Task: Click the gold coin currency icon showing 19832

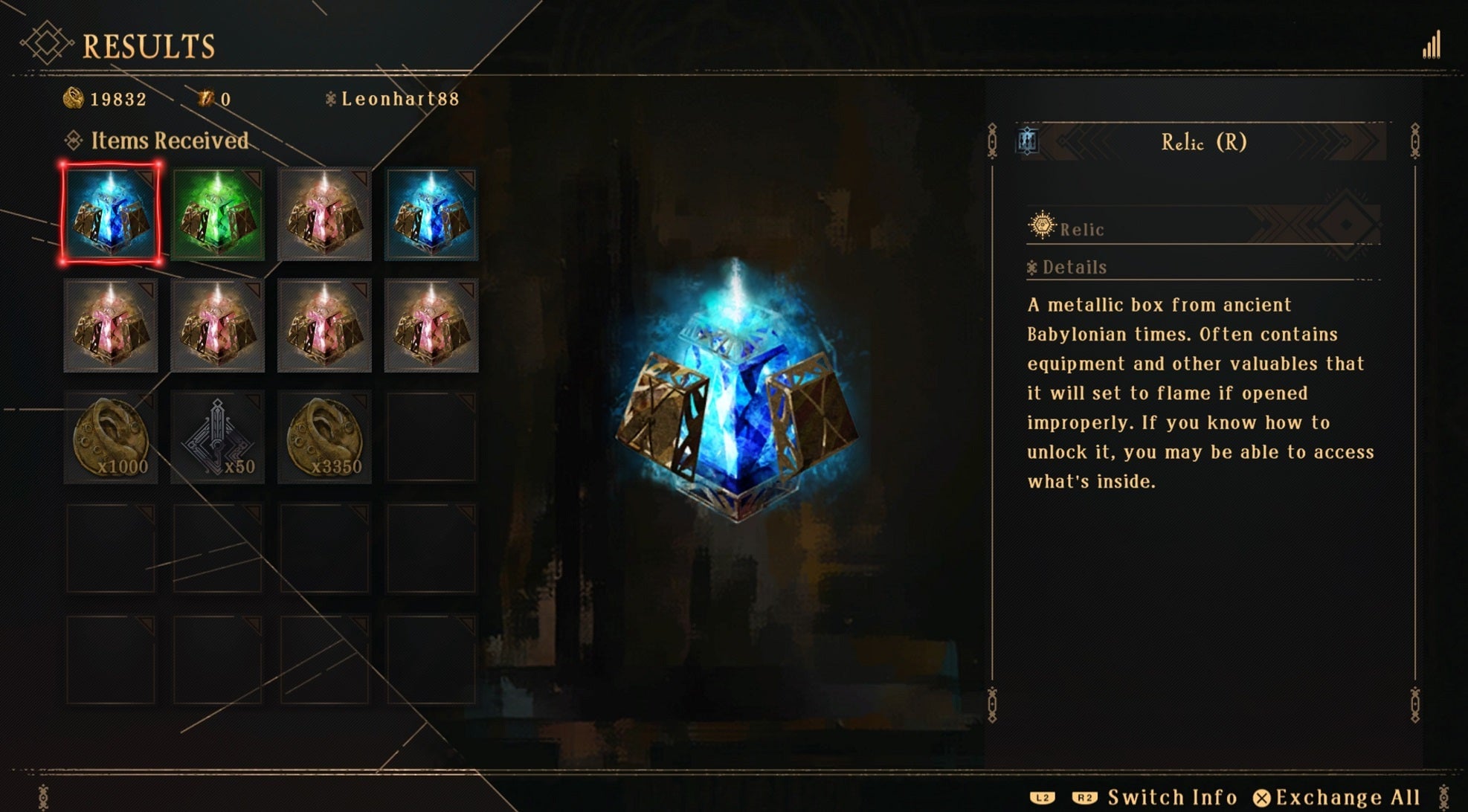Action: (74, 96)
